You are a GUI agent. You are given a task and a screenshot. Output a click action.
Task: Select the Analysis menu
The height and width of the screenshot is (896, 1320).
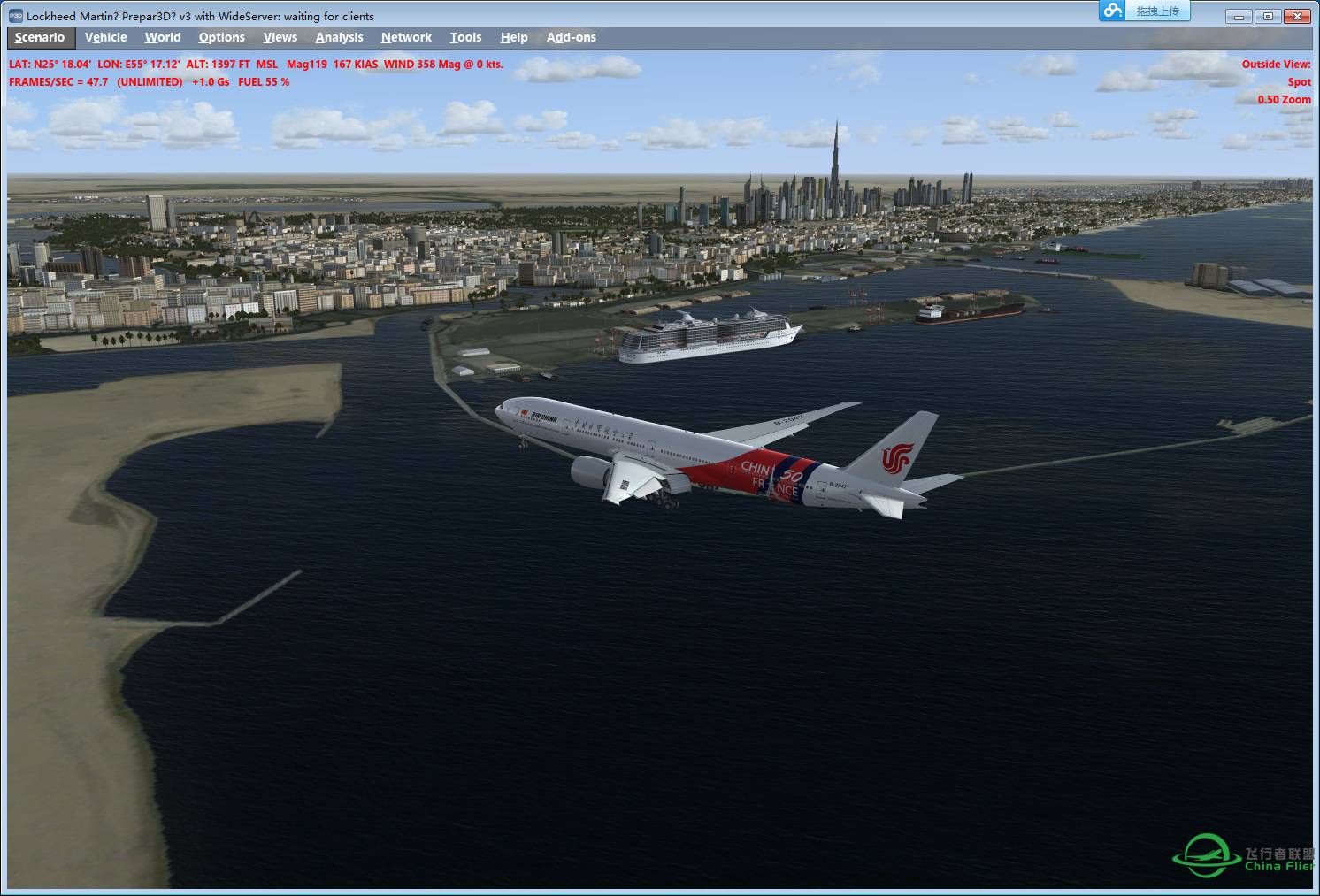339,37
